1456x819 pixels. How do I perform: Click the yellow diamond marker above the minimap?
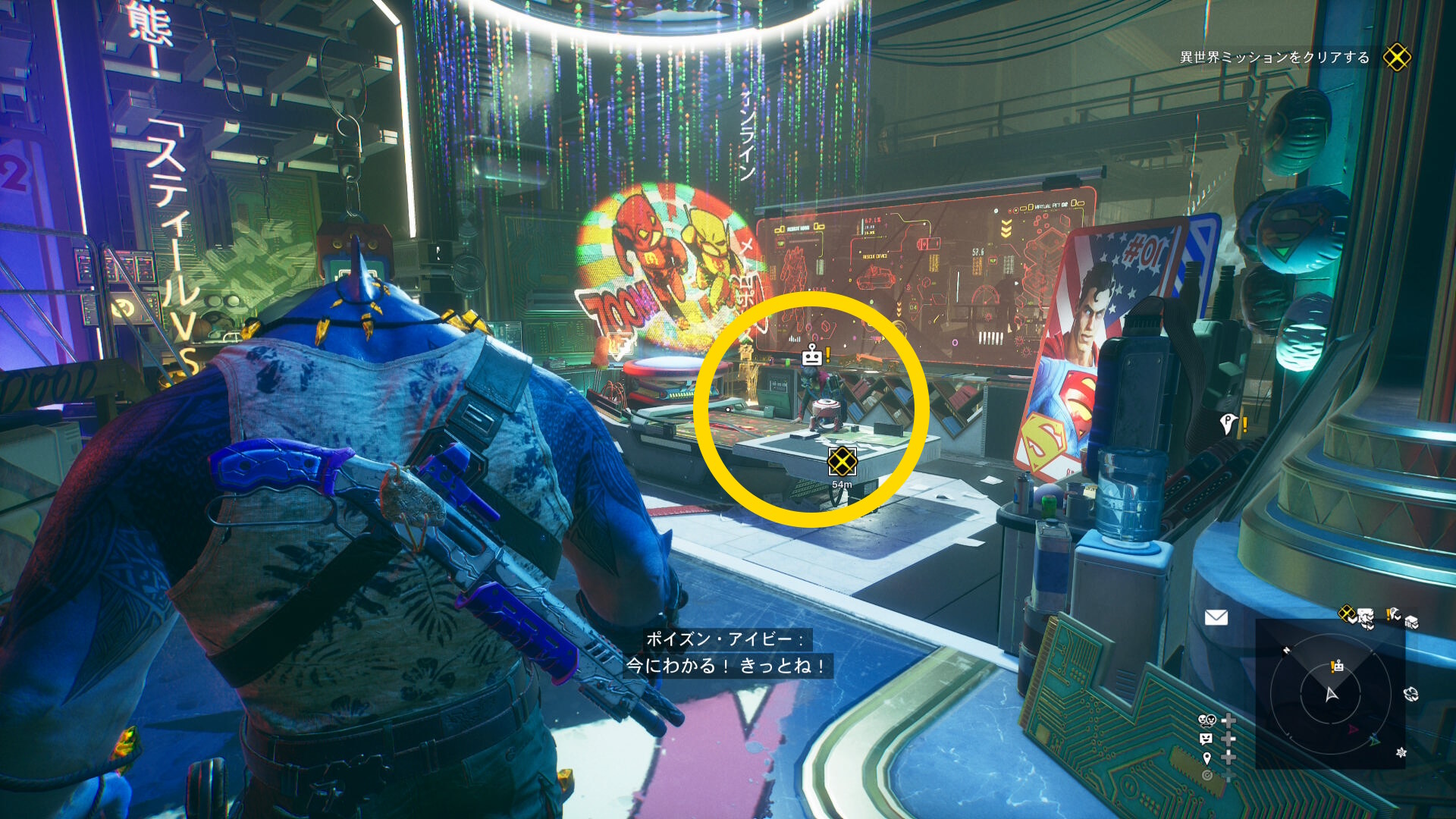click(1346, 613)
